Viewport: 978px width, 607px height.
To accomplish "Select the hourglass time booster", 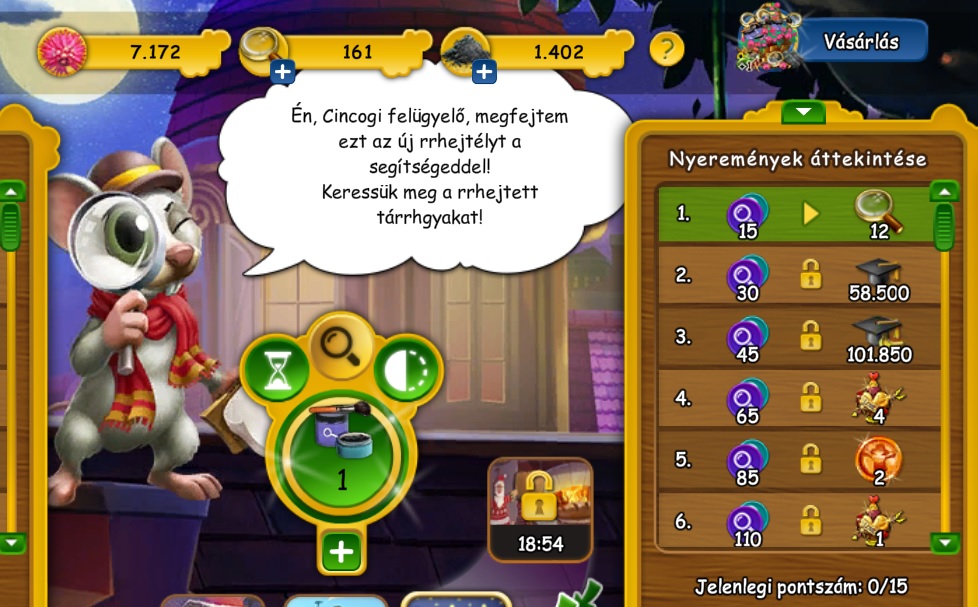I will coord(274,371).
